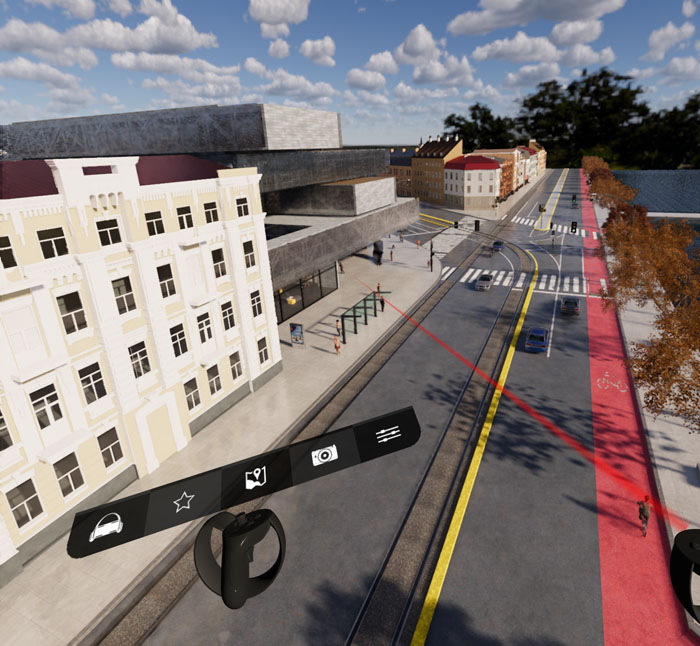Select the VR headset icon on the toolbar
This screenshot has width=700, height=646.
[107, 527]
